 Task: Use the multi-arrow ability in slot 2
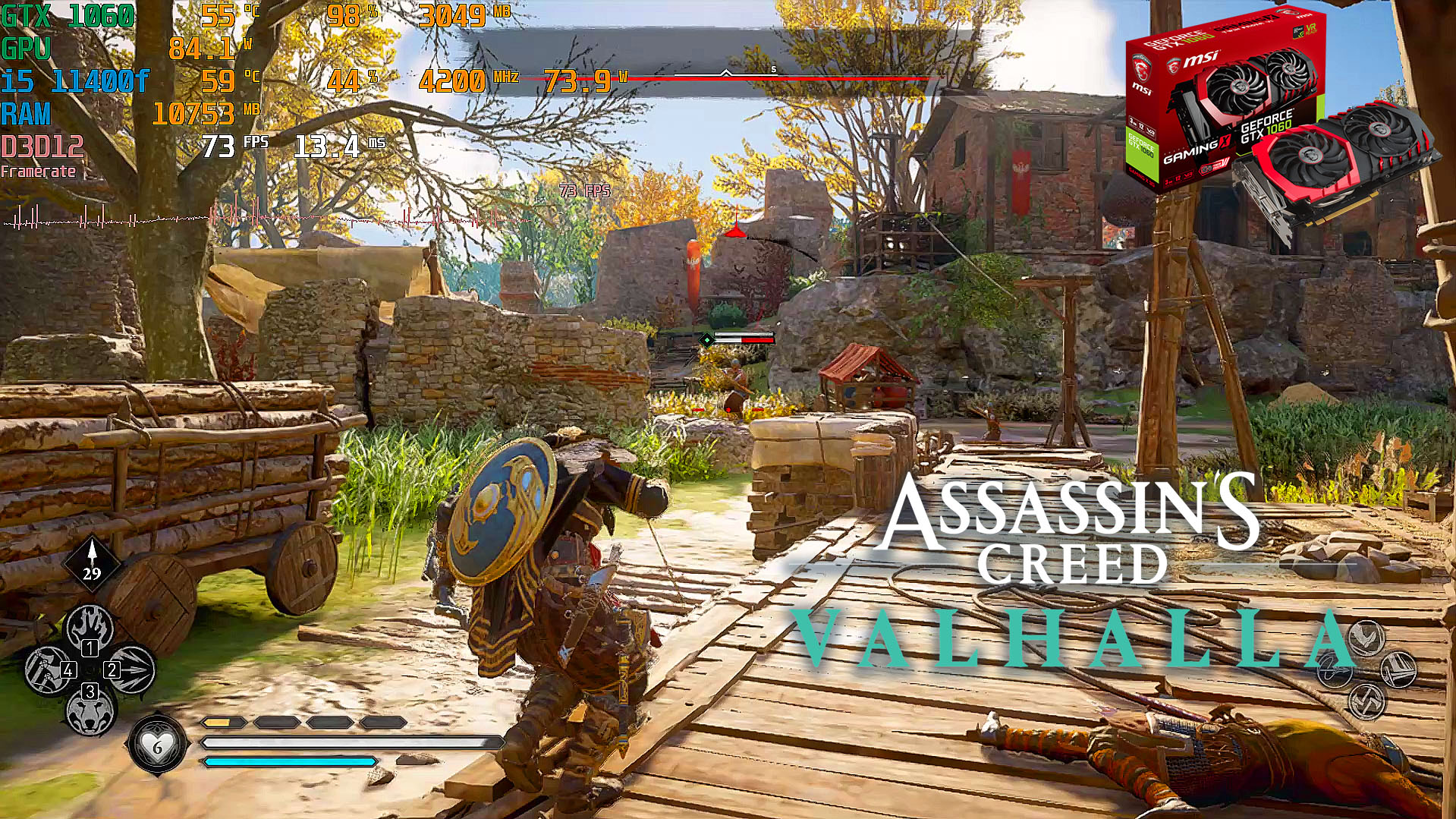131,669
